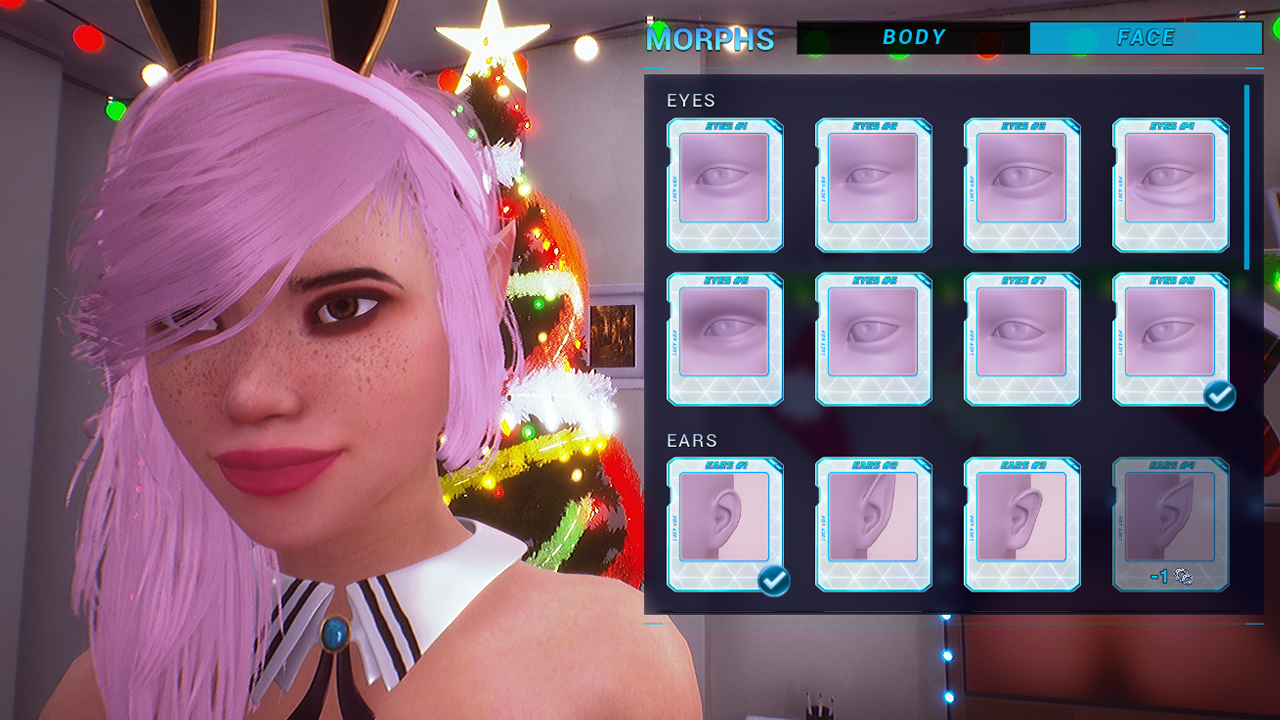Select the EYES #4 morph card

tap(1170, 185)
